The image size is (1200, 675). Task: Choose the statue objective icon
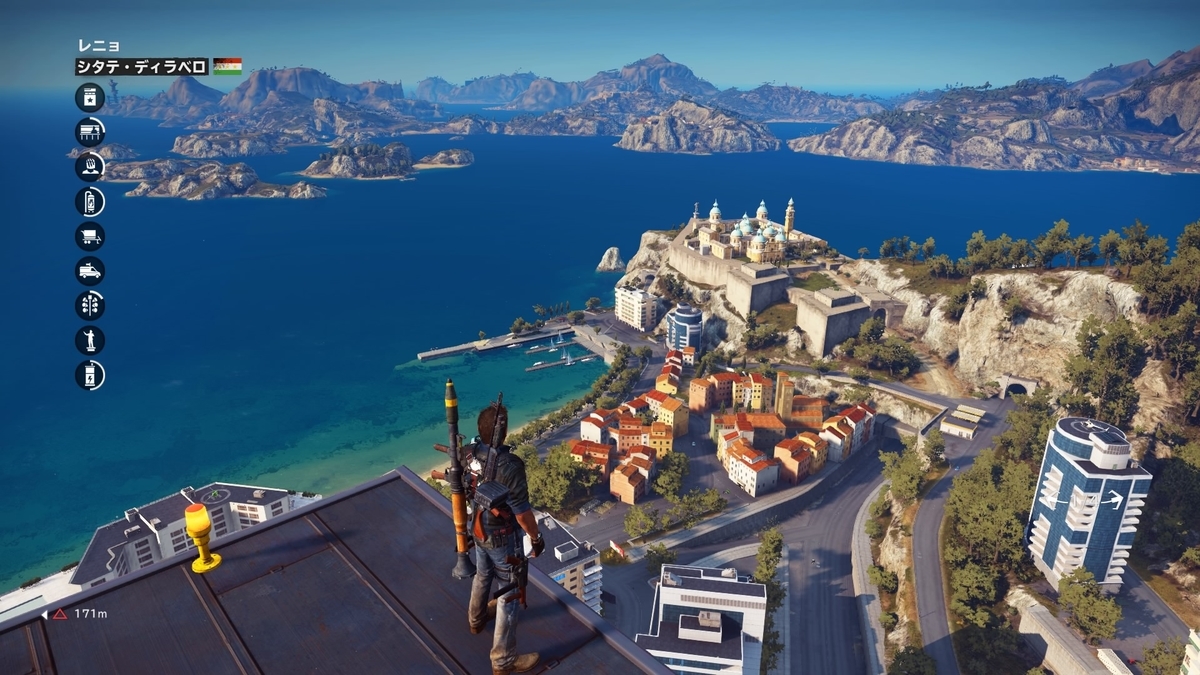[x=90, y=340]
